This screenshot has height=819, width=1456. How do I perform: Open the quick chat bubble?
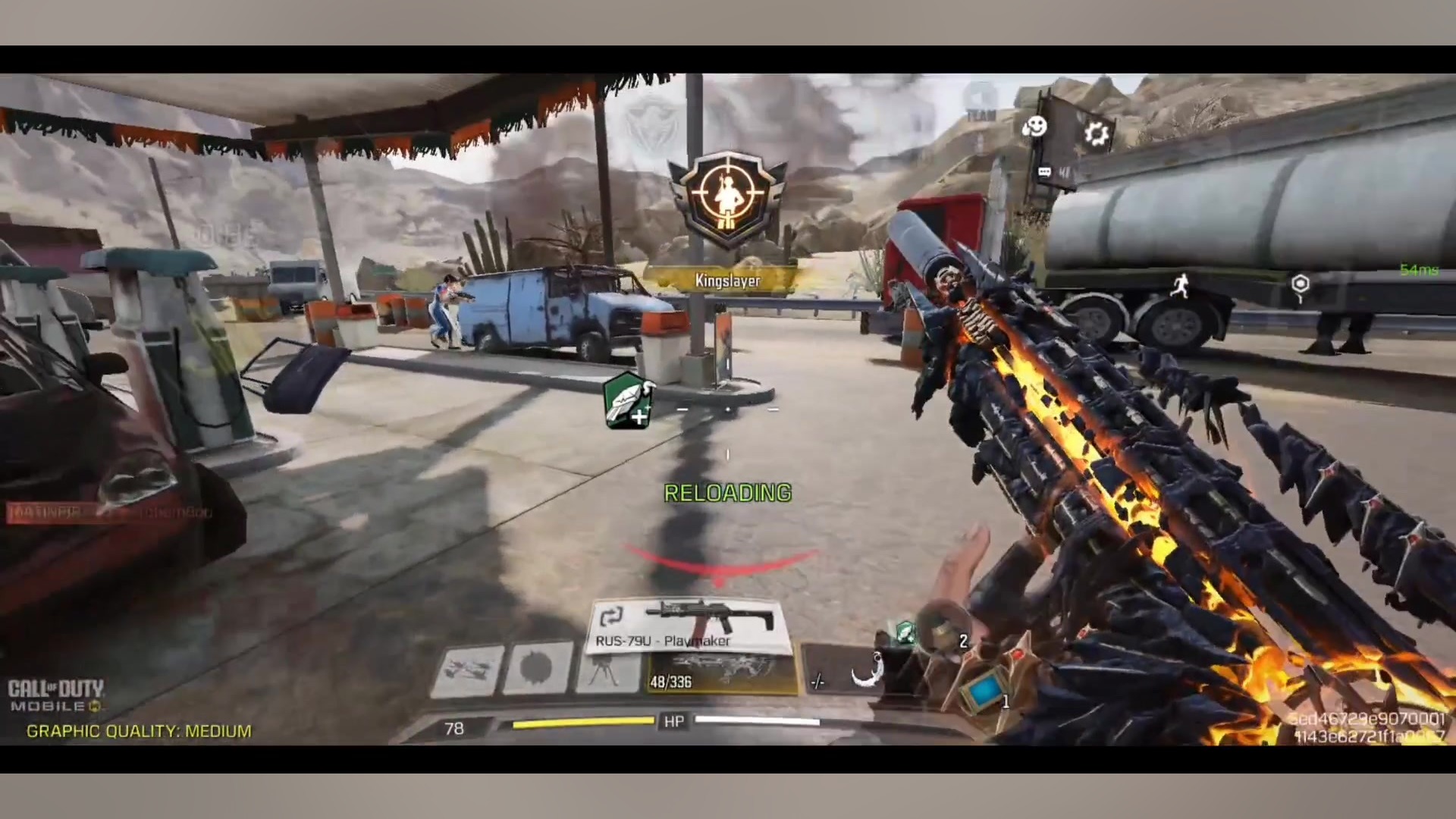point(1044,173)
